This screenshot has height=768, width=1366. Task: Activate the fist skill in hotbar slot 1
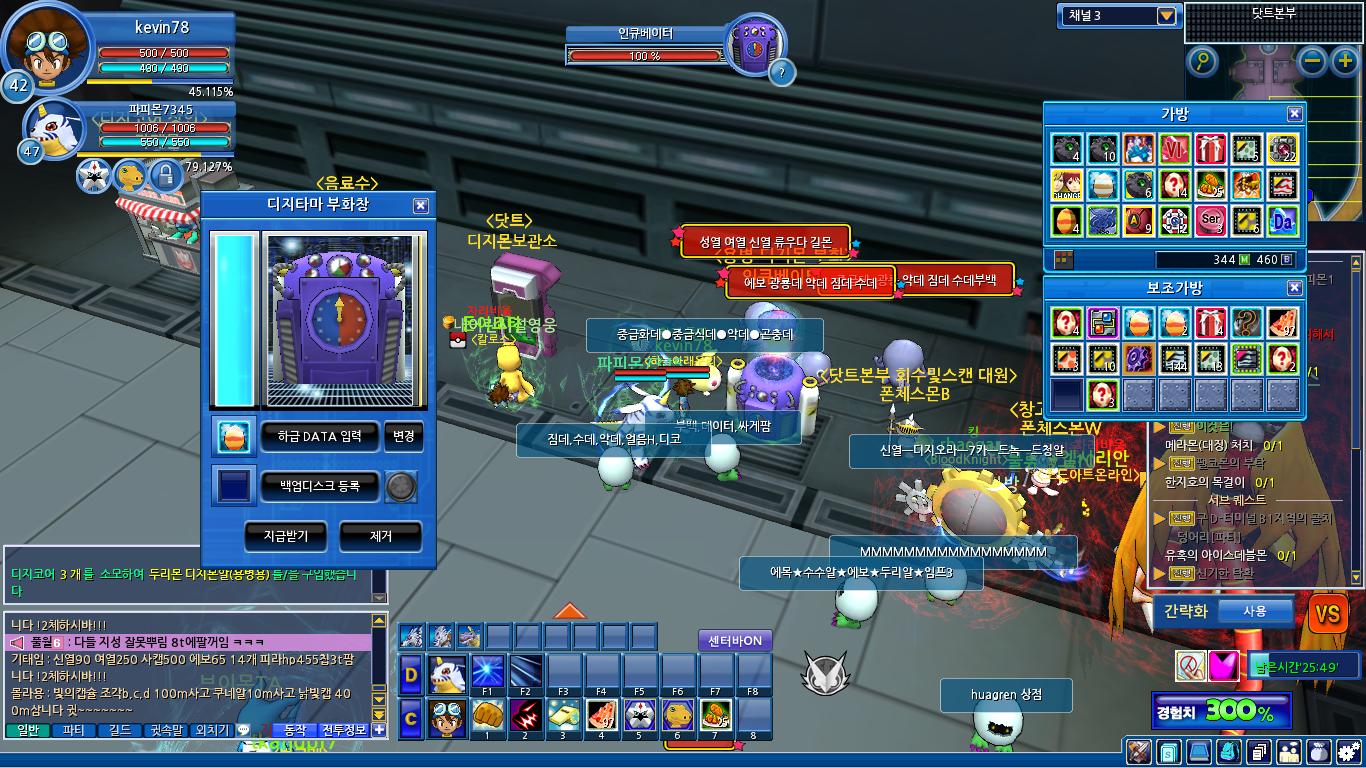(487, 716)
